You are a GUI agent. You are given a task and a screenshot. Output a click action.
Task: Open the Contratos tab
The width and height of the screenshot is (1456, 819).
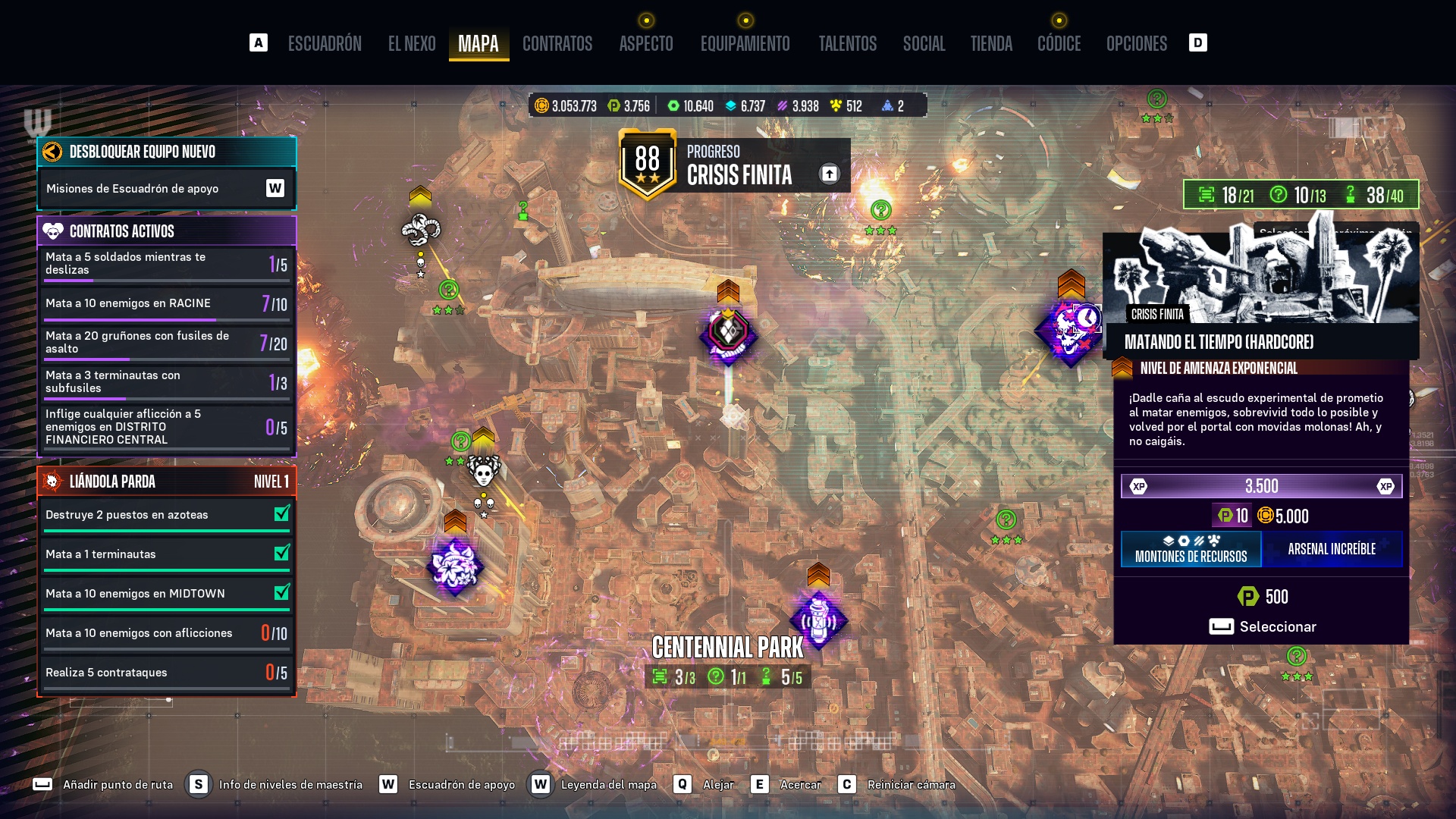click(x=557, y=44)
